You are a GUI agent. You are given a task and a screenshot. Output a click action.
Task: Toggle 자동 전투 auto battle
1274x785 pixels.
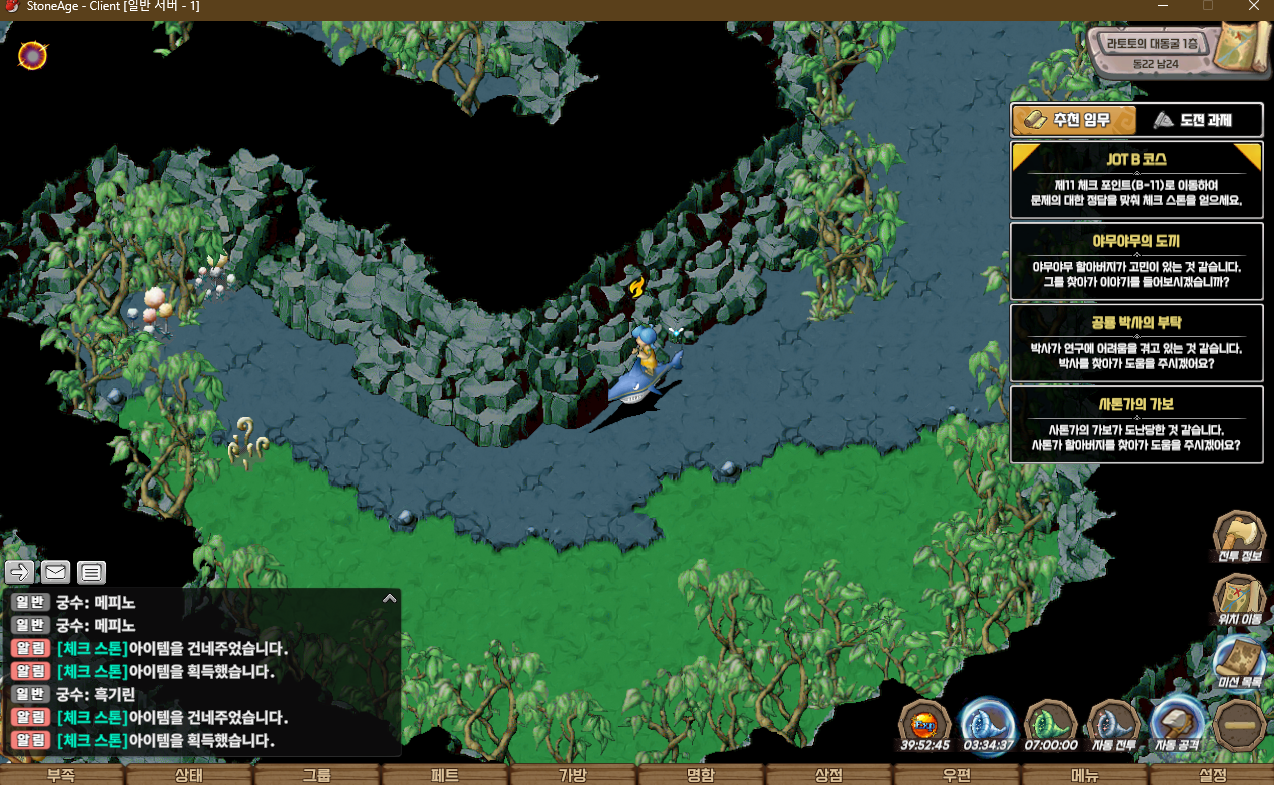[x=1113, y=723]
